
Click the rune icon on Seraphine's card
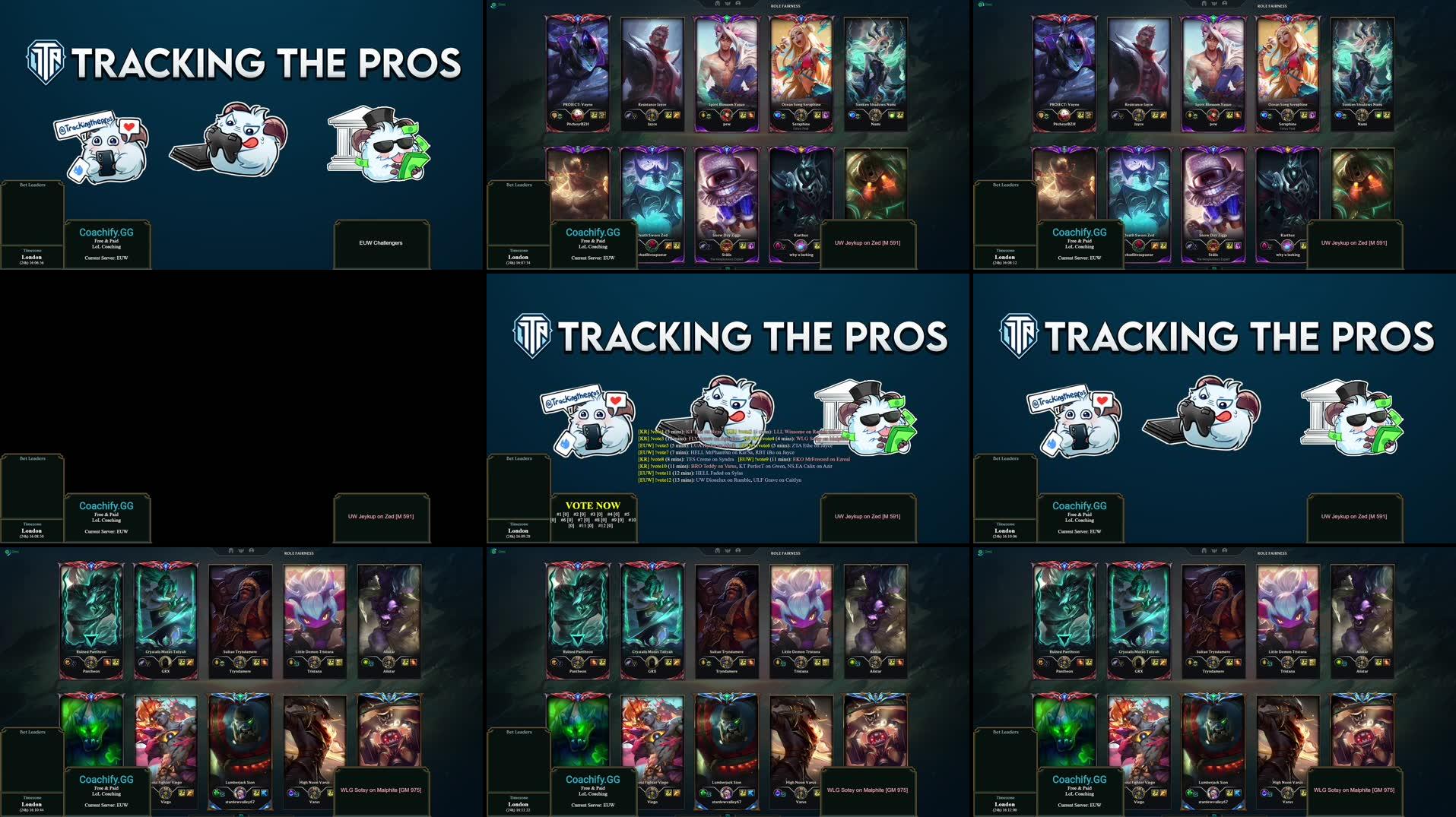(778, 116)
